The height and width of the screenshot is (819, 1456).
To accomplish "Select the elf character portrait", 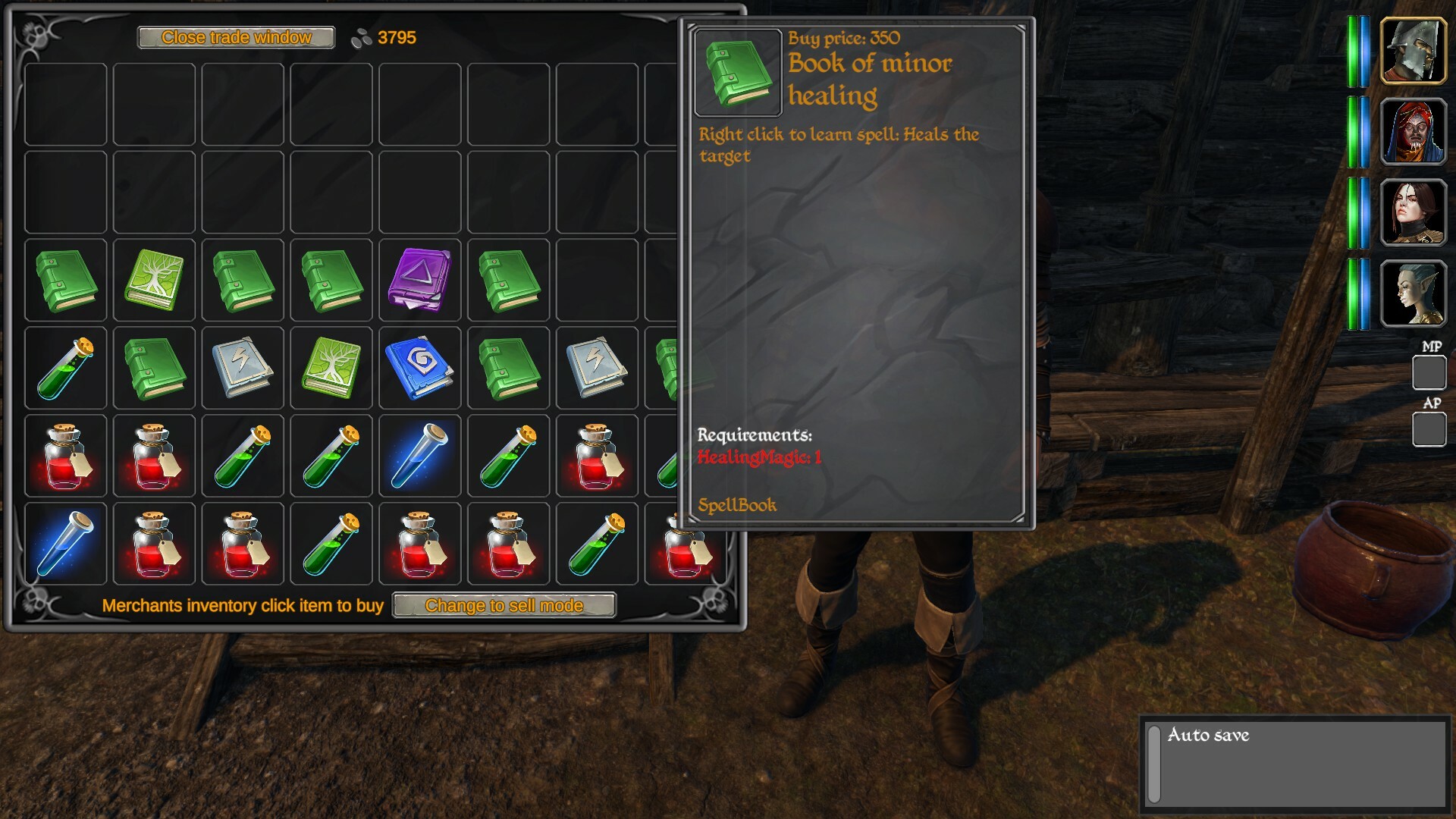I will (x=1415, y=293).
